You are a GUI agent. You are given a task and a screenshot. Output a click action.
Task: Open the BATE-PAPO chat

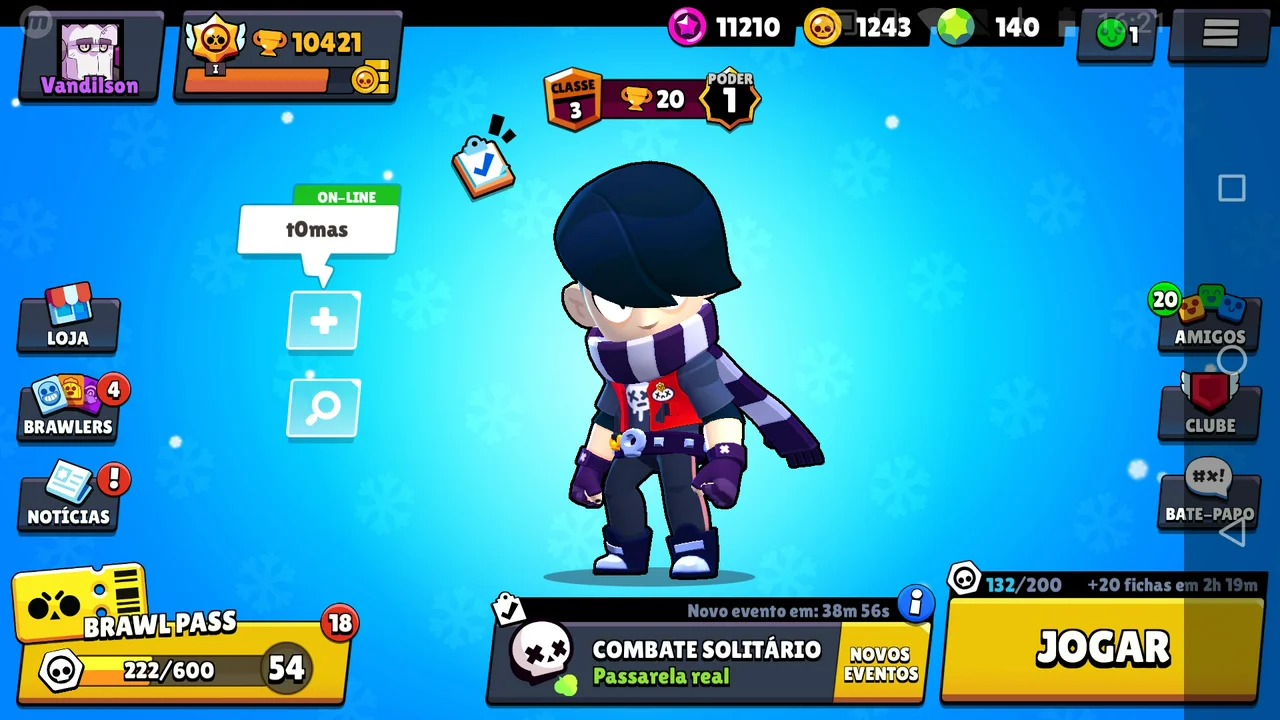(x=1208, y=495)
